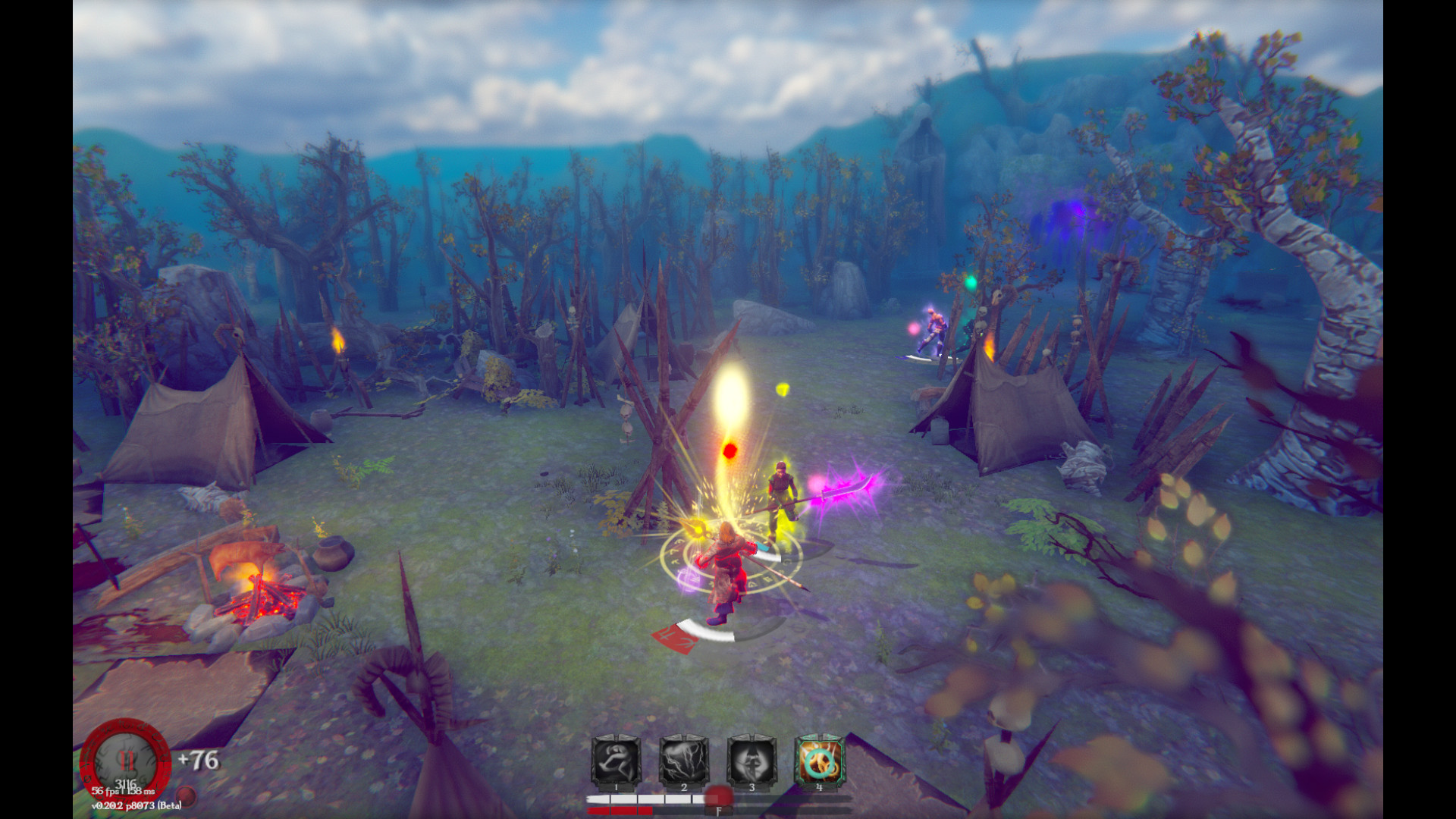
Task: Toggle pause using the II symbol on the orb
Action: tap(127, 760)
